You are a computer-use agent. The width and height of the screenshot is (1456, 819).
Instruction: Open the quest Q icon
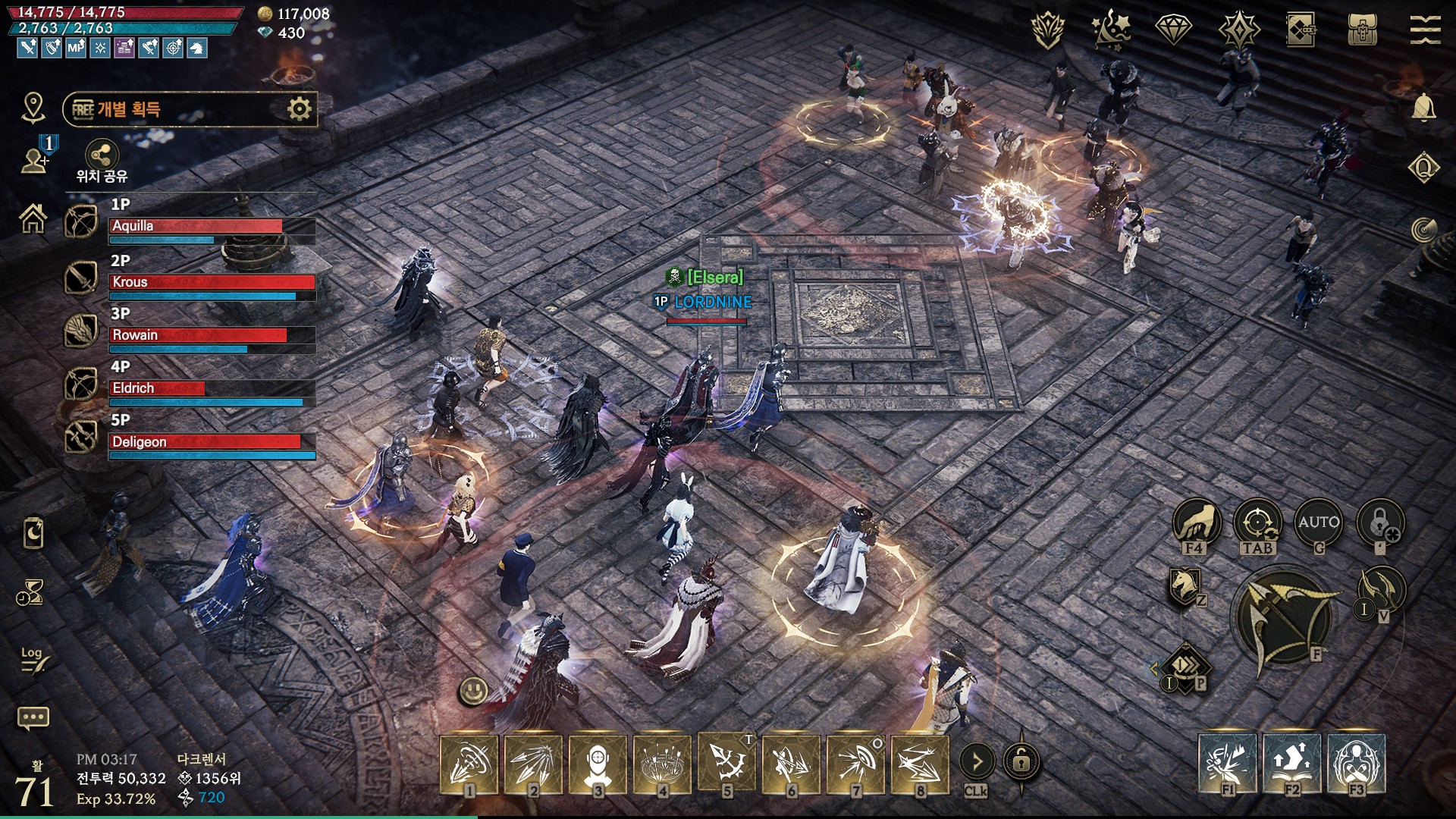click(1423, 168)
